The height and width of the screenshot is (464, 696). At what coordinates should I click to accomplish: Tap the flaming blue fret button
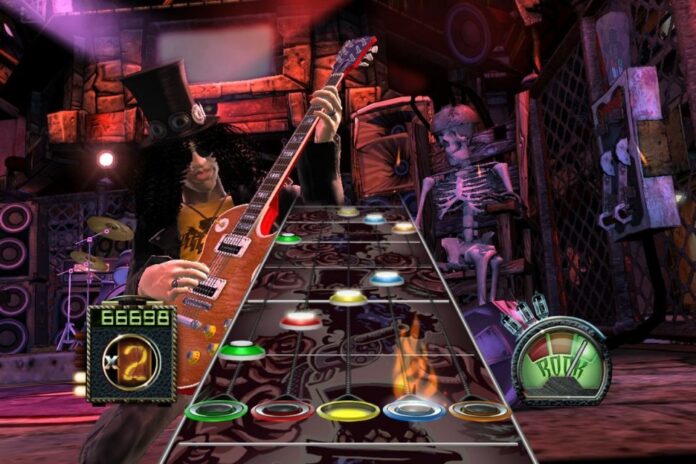414,408
